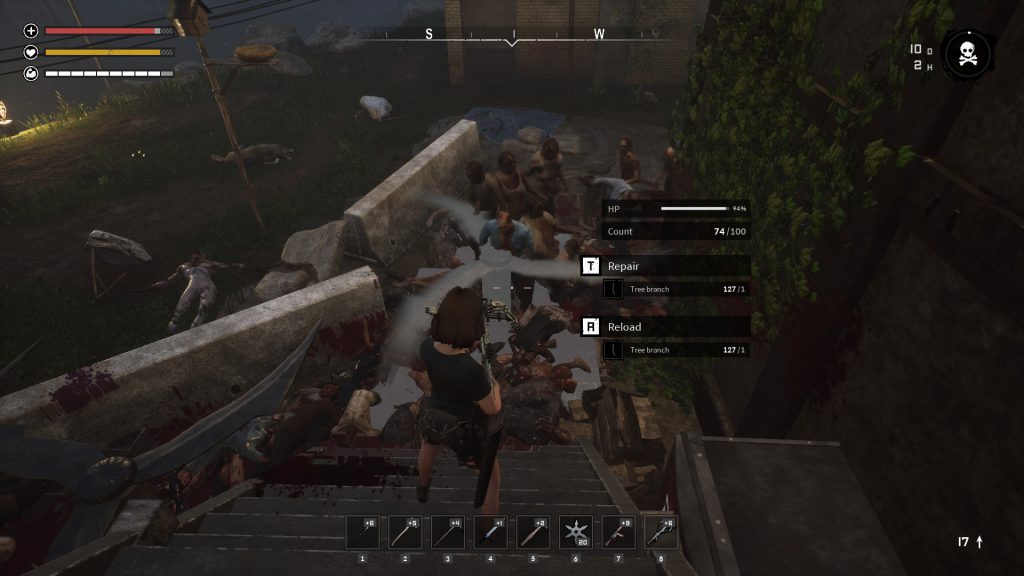
Task: Switch to the firearm in slot 7
Action: pos(618,532)
